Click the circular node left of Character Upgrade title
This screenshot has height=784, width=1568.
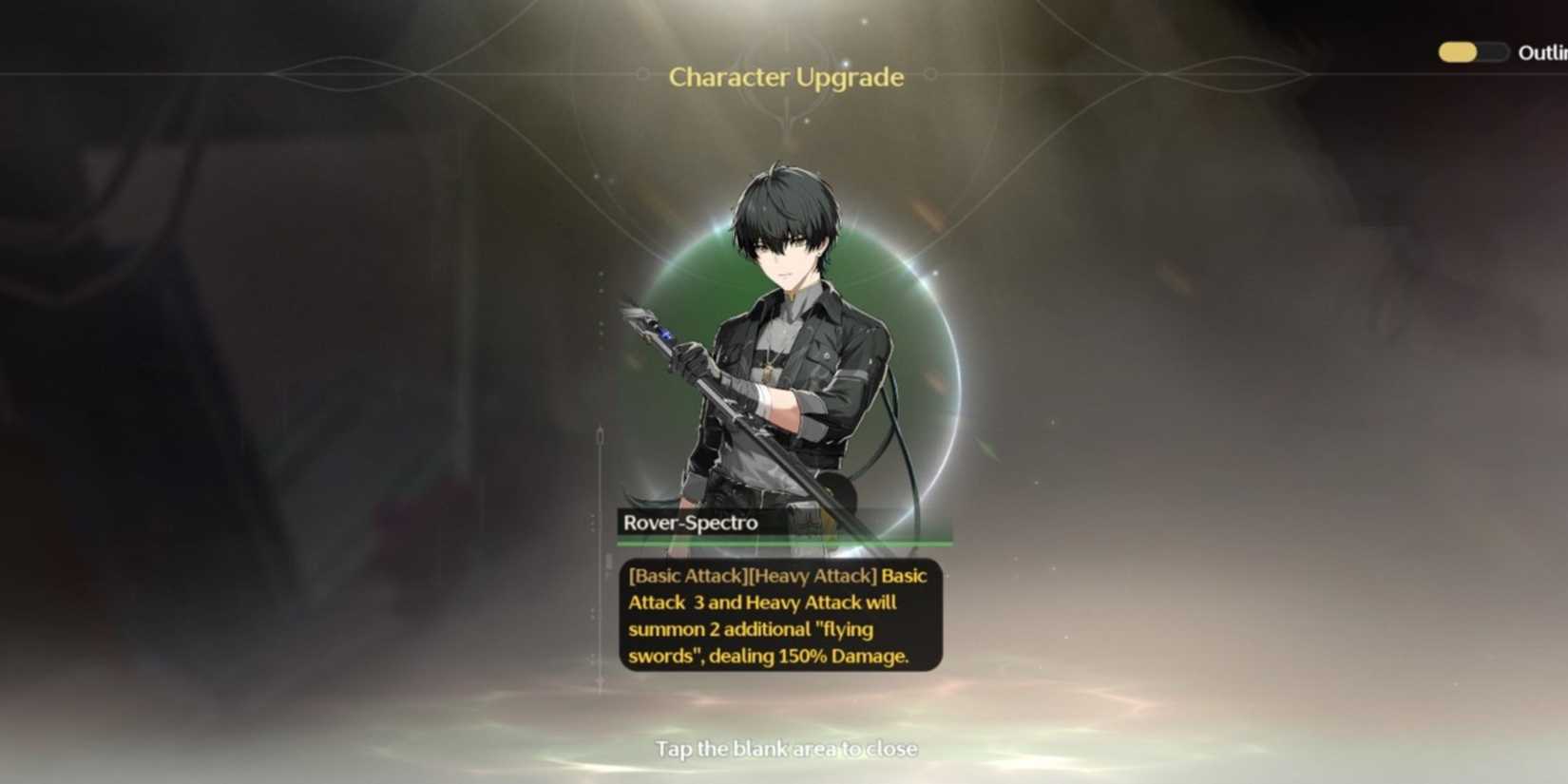[644, 73]
